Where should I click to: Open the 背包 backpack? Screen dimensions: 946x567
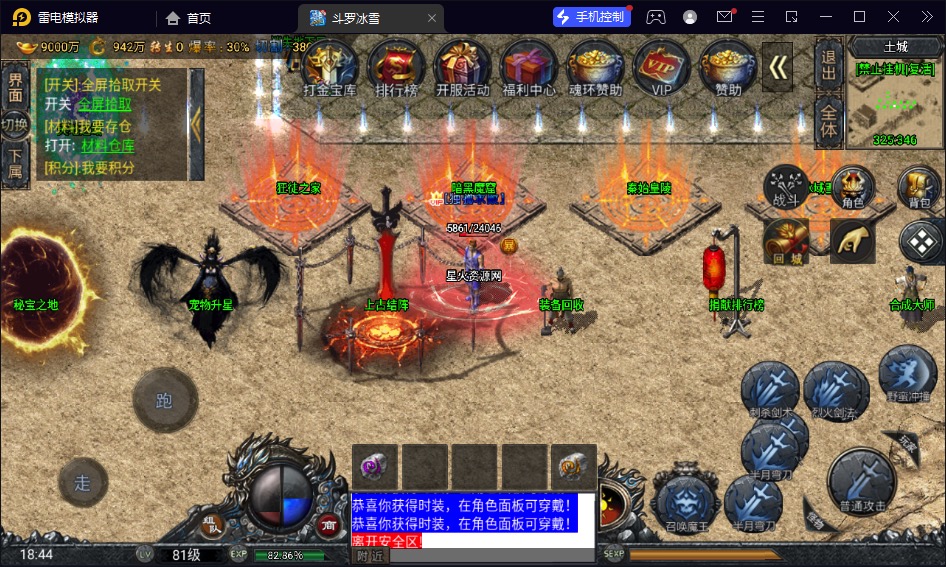919,187
